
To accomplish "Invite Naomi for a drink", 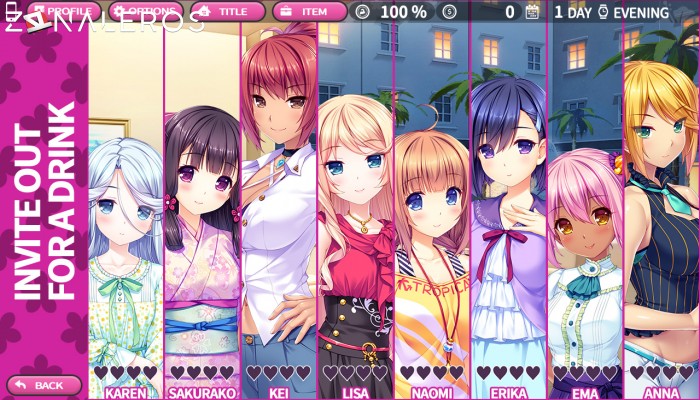I will [x=432, y=250].
